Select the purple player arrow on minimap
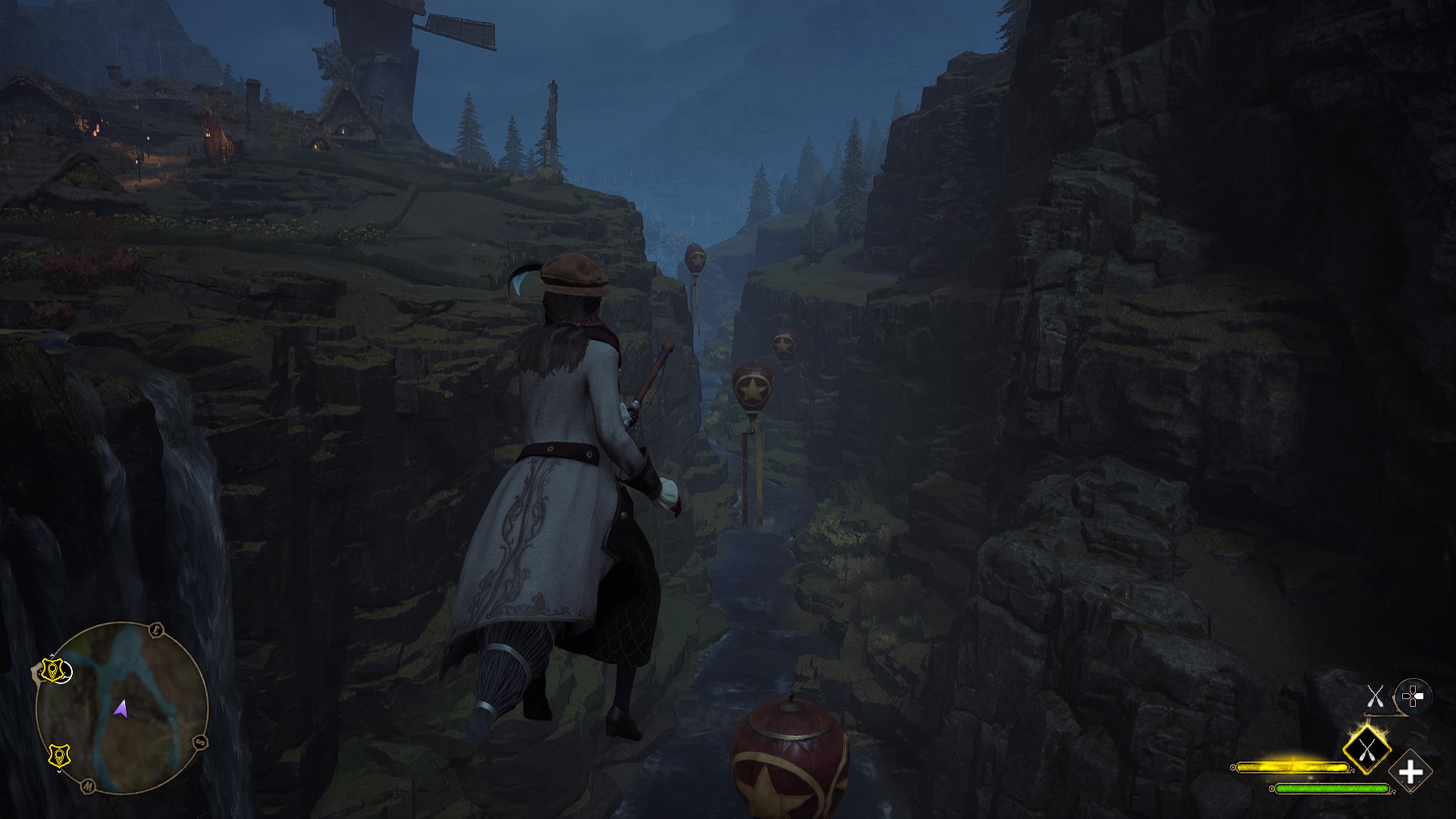This screenshot has width=1456, height=819. click(x=120, y=709)
